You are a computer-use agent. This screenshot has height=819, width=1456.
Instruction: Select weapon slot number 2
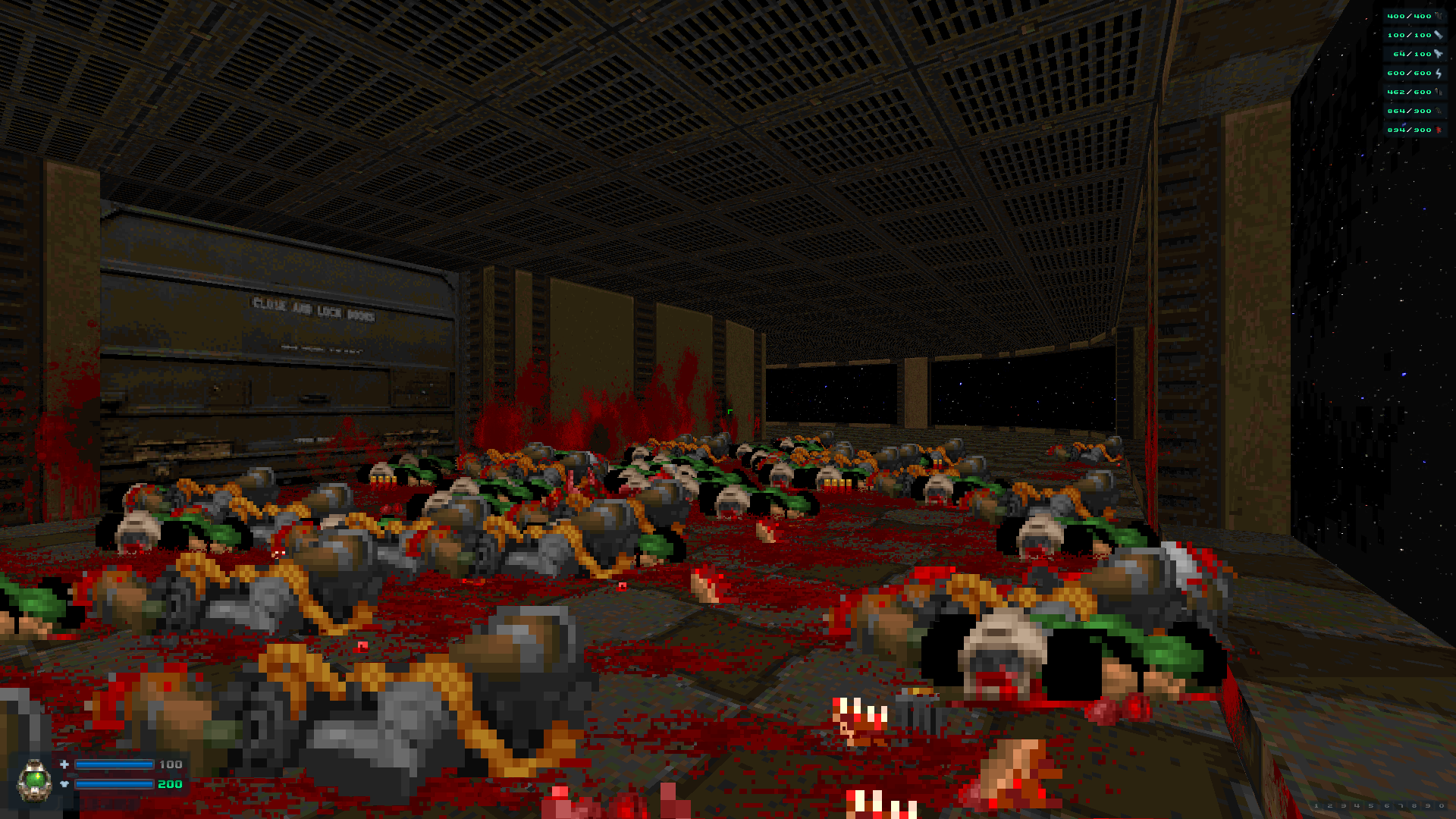point(1329,805)
